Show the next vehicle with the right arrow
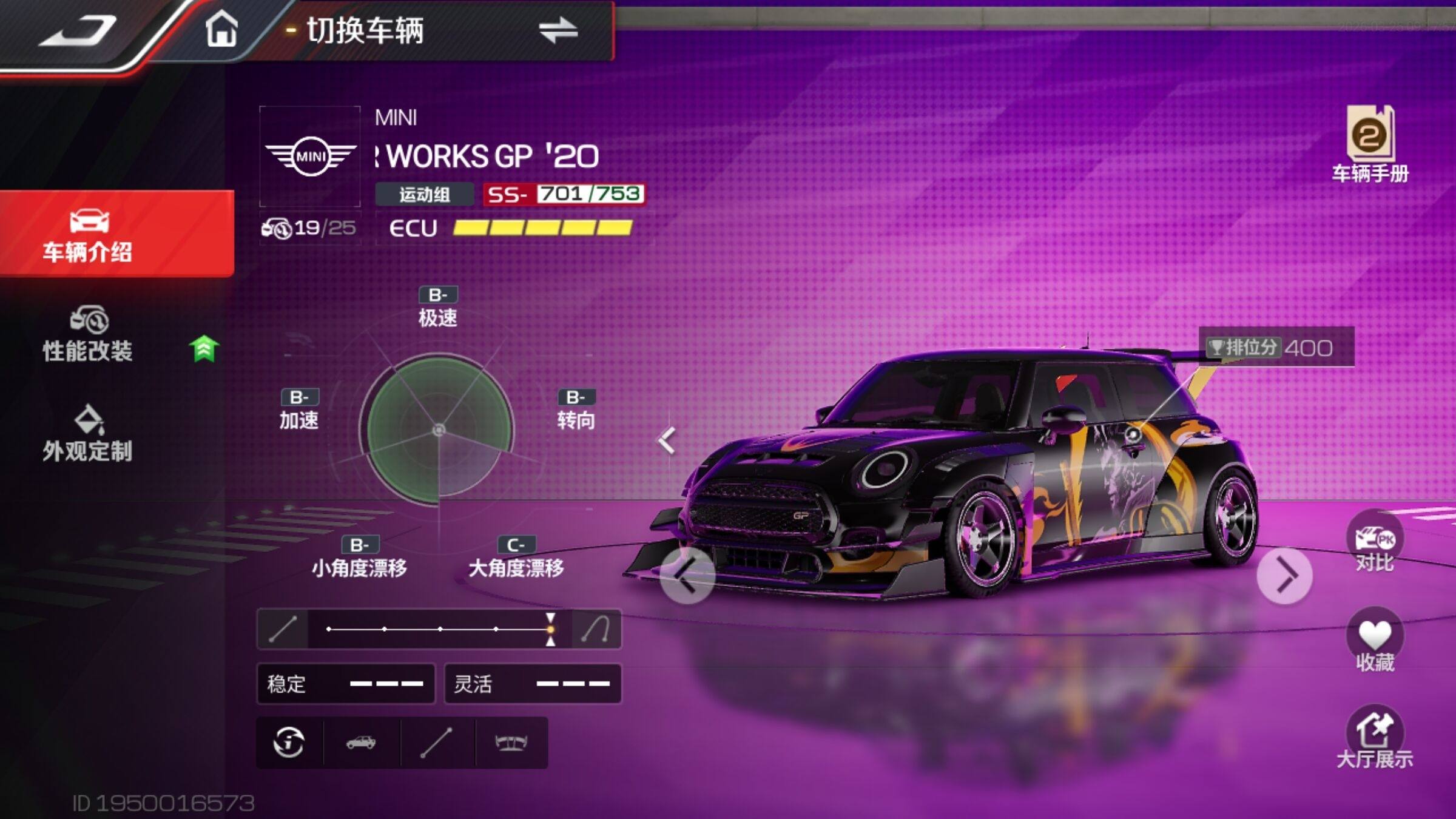The width and height of the screenshot is (1456, 819). 1285,576
